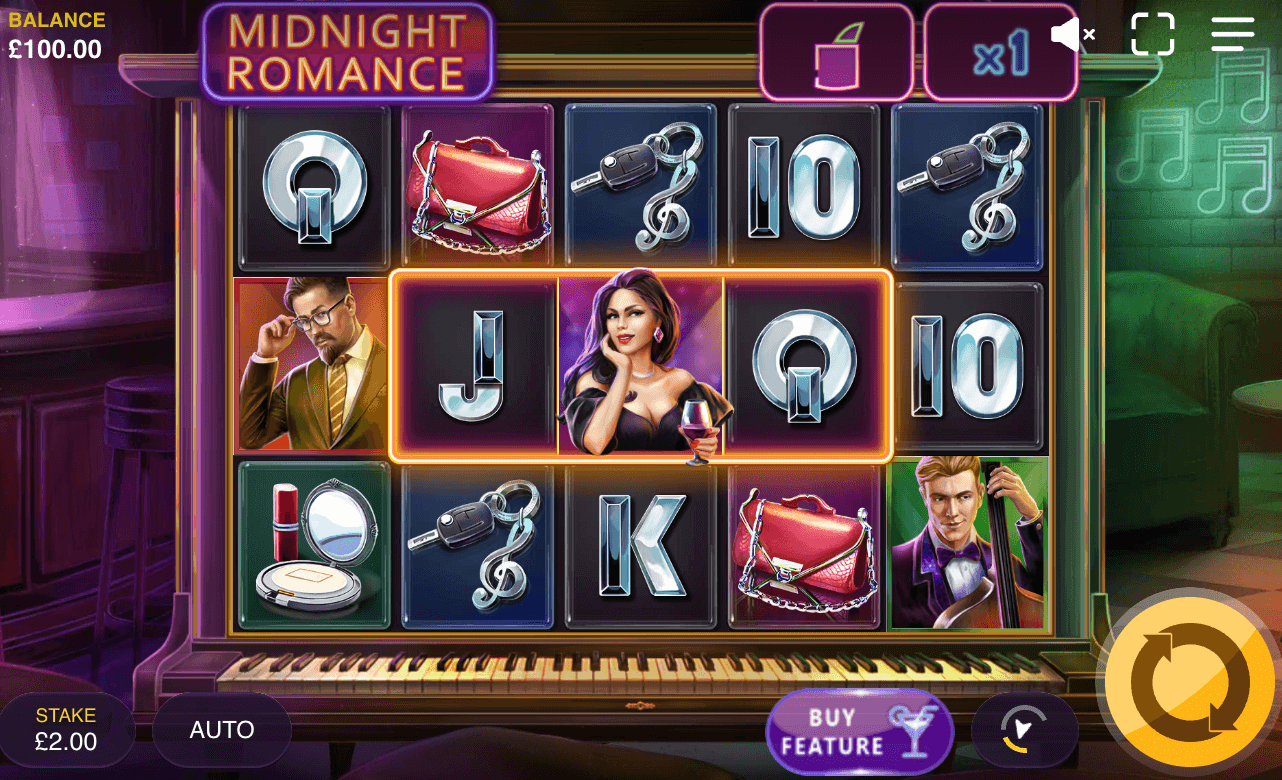This screenshot has height=780, width=1282.
Task: Open the Stake selection panel
Action: click(66, 729)
